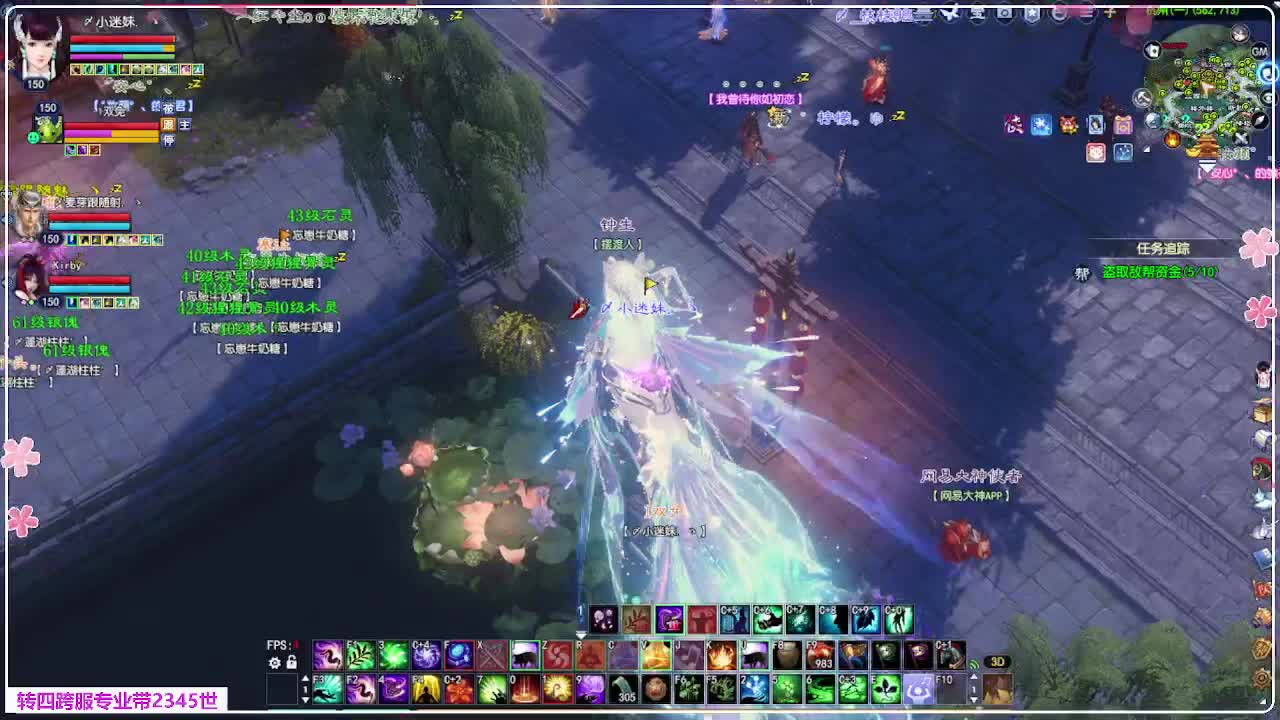This screenshot has height=720, width=1280.
Task: Open the gift box activity icon below minimap
Action: 1123,124
